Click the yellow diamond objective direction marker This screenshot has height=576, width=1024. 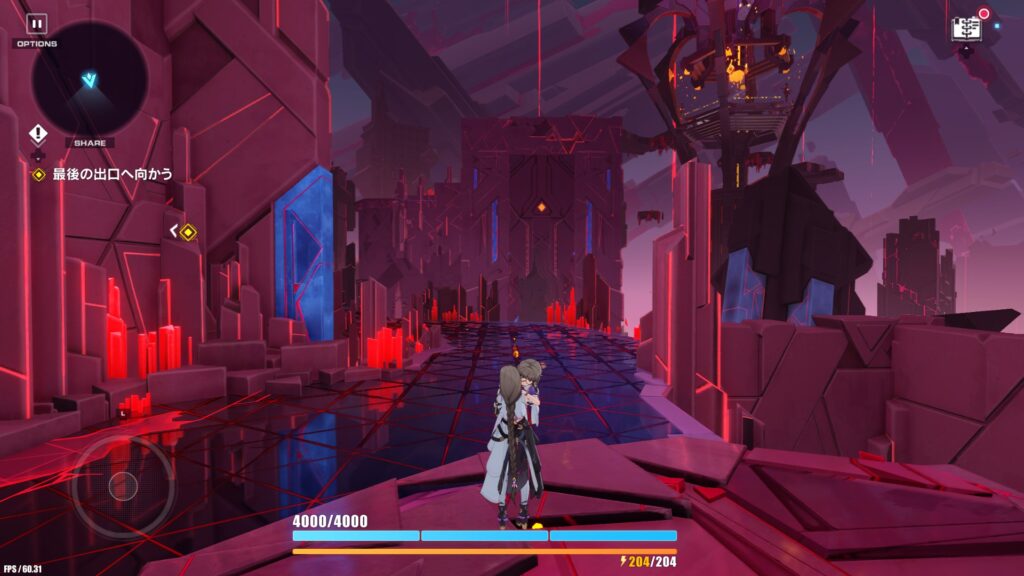[187, 232]
